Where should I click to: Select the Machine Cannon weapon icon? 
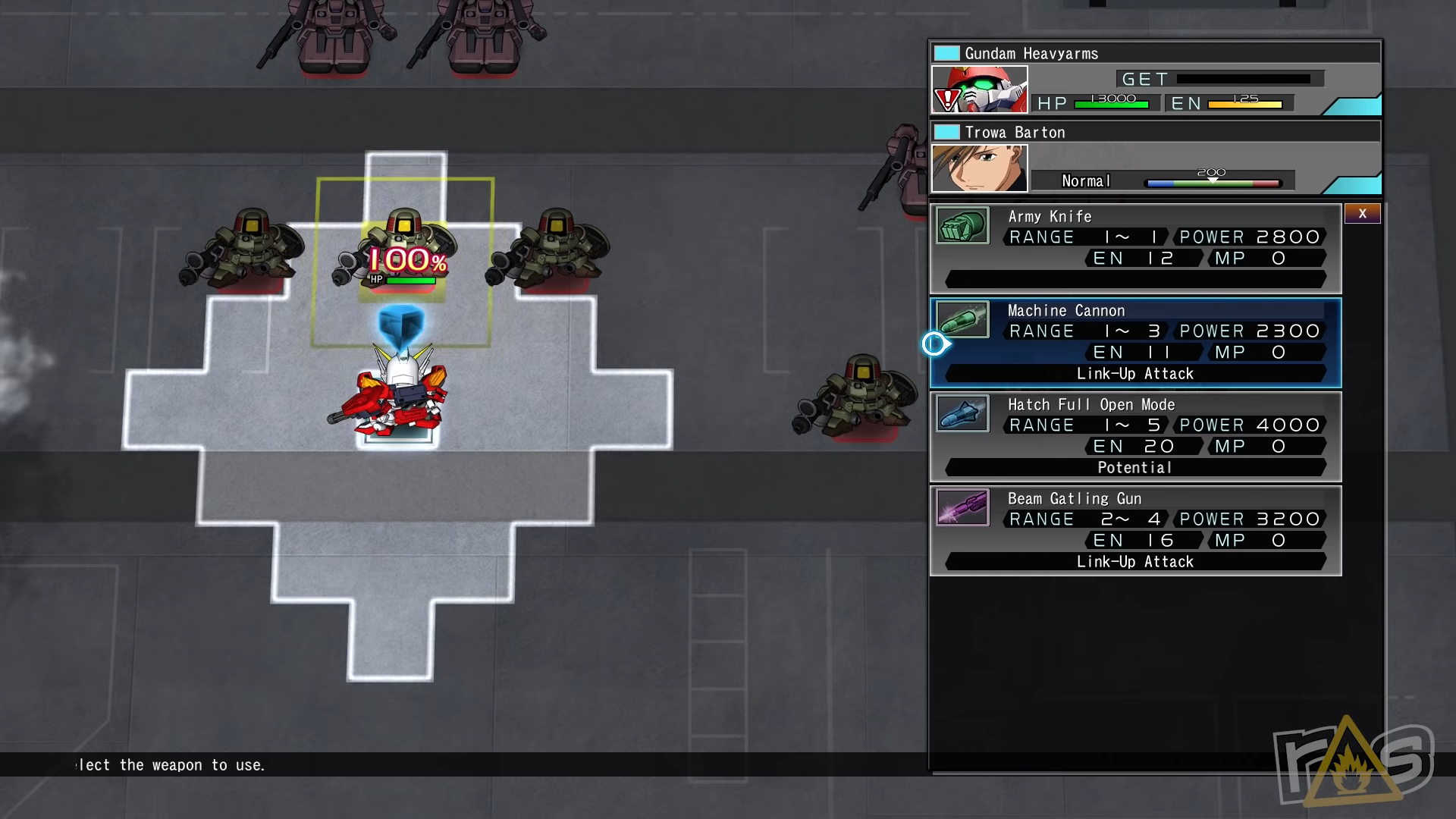[x=962, y=320]
